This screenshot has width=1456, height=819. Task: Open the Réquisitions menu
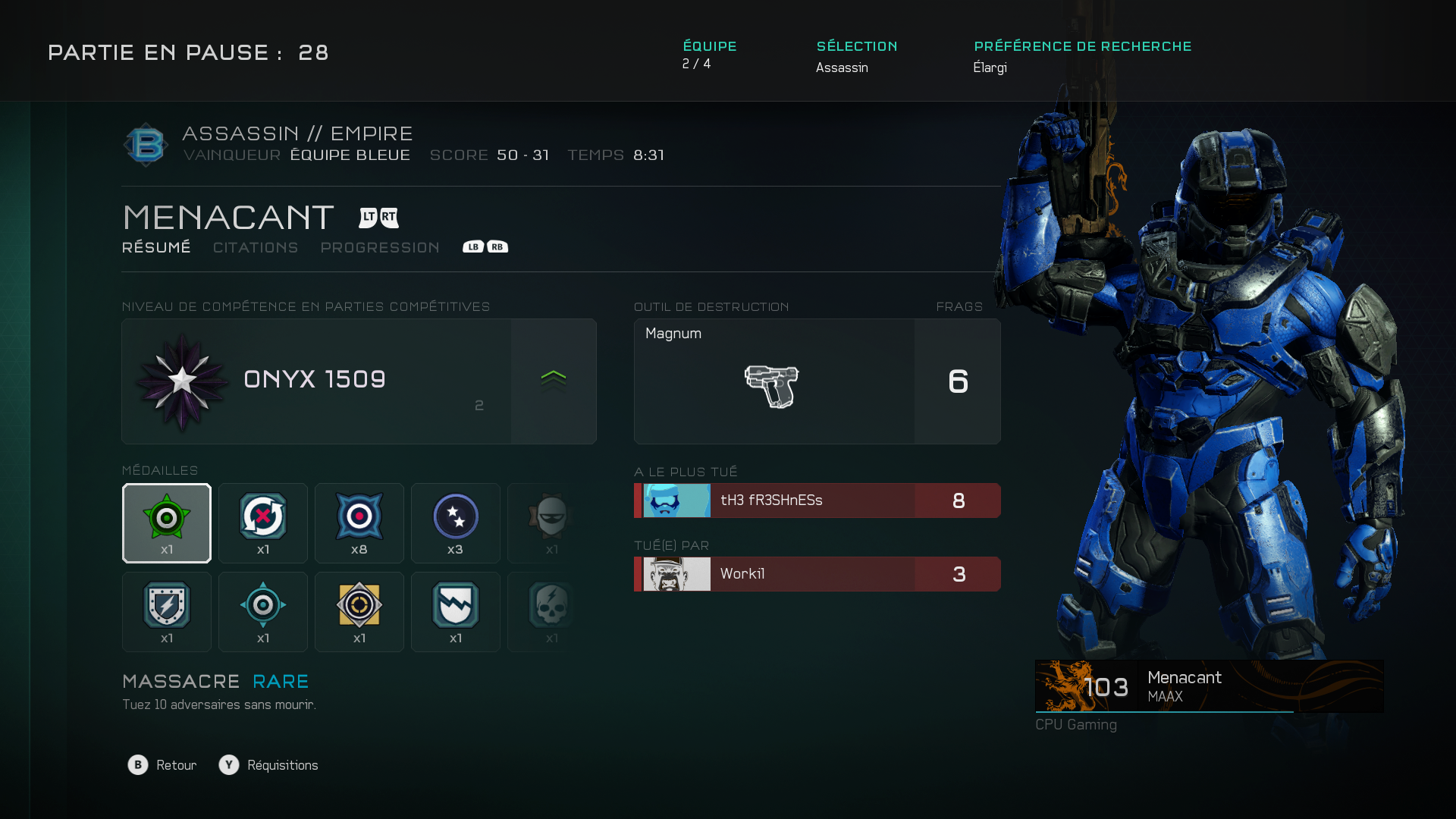(x=269, y=765)
